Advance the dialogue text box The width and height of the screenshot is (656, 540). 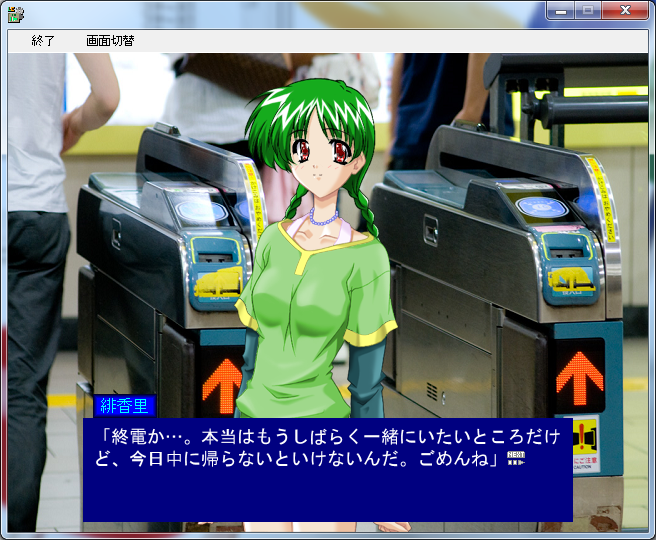click(x=327, y=470)
